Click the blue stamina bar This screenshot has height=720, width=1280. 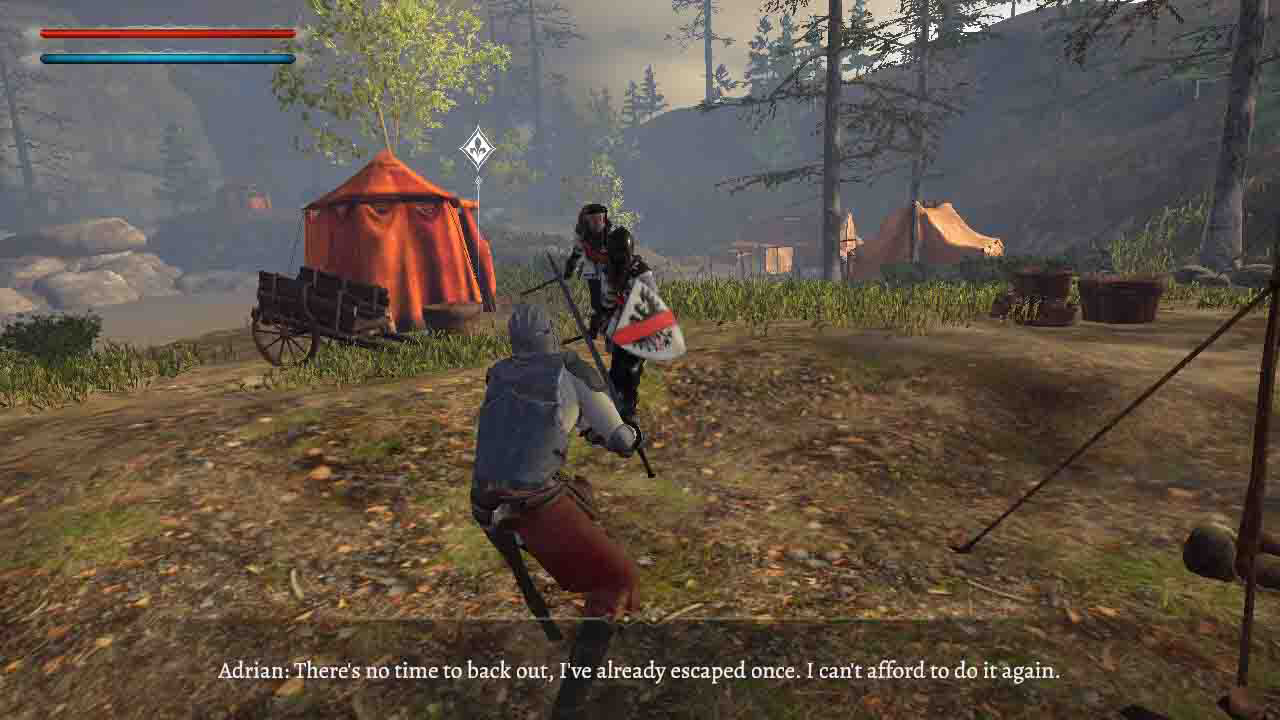(165, 57)
